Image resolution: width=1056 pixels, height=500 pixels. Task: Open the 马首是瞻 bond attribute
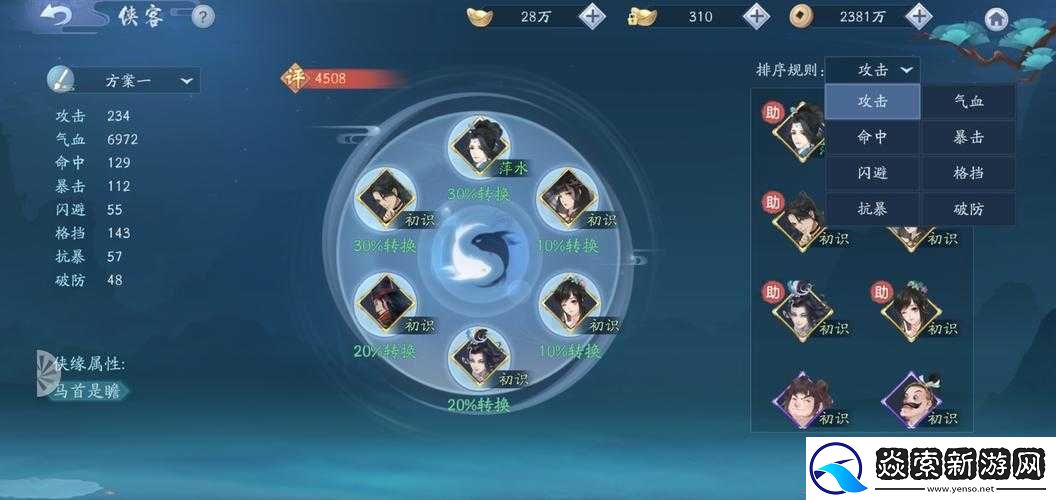[87, 391]
